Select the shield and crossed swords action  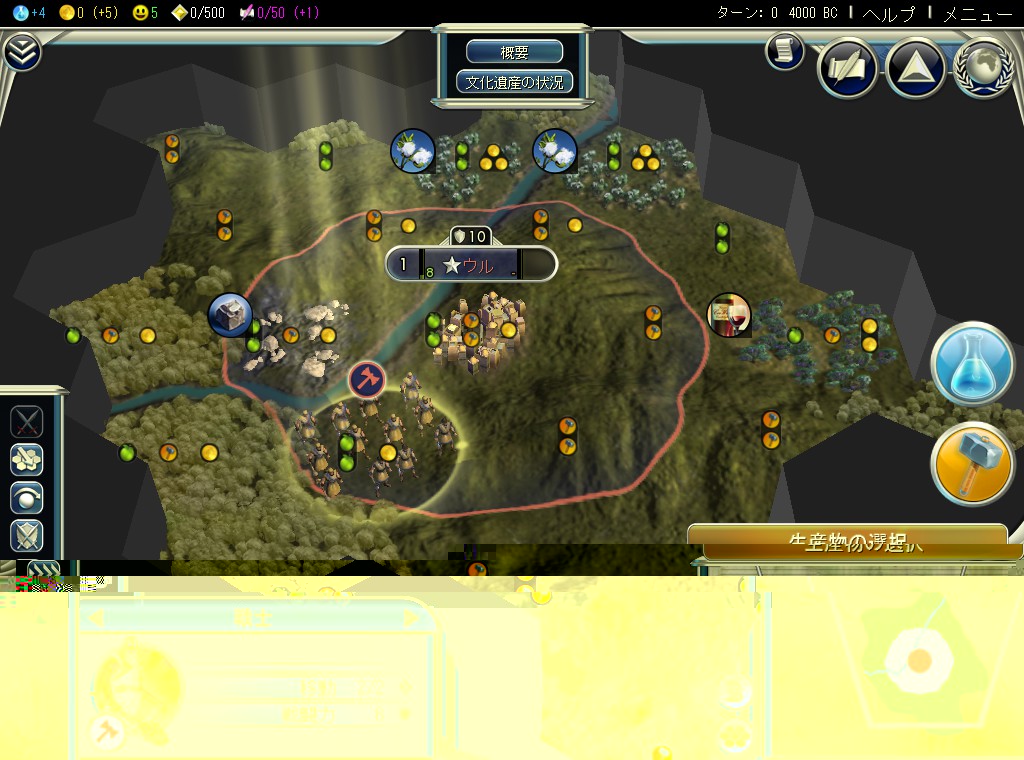pos(27,535)
